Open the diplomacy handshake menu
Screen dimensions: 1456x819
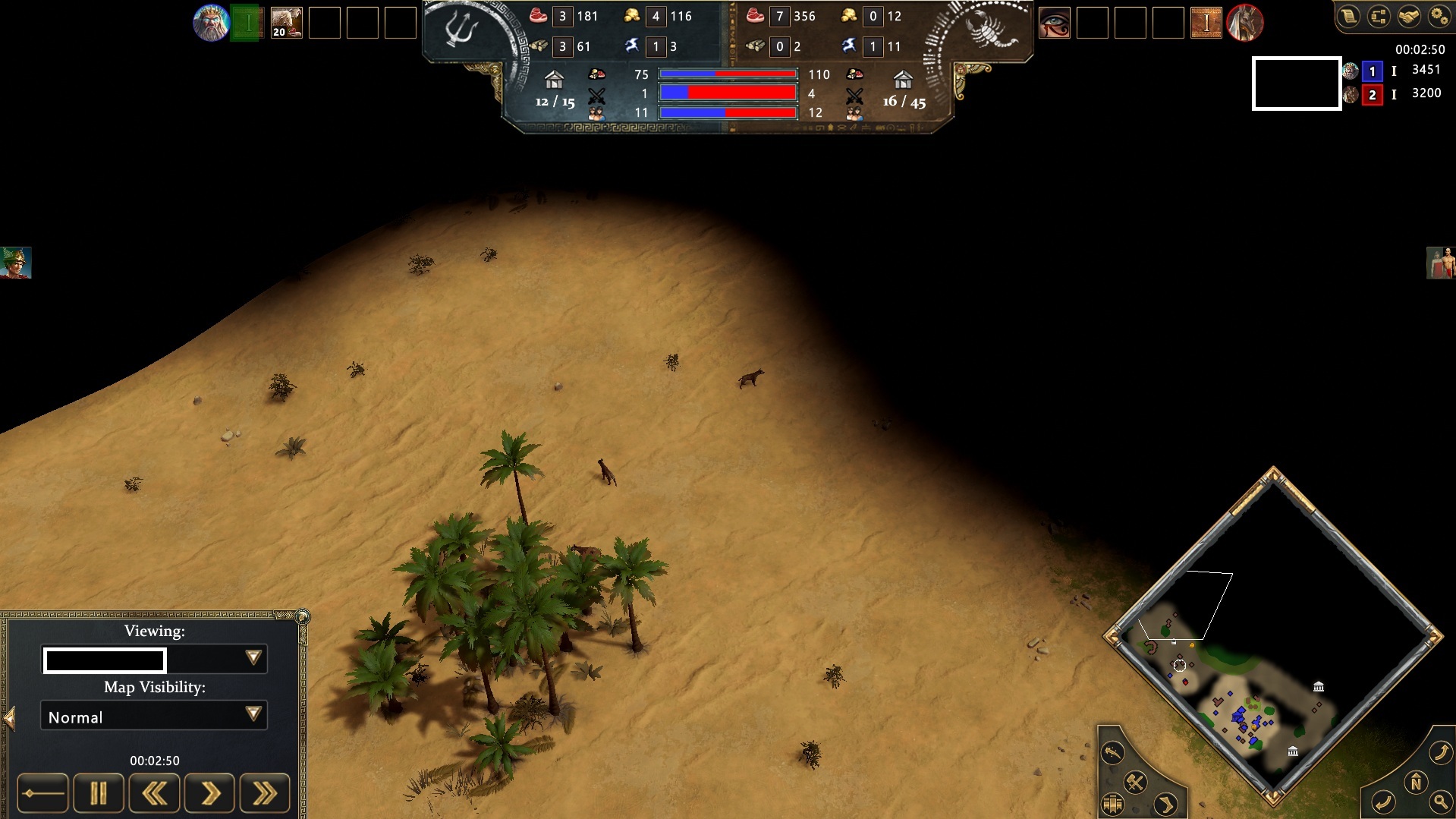1408,17
